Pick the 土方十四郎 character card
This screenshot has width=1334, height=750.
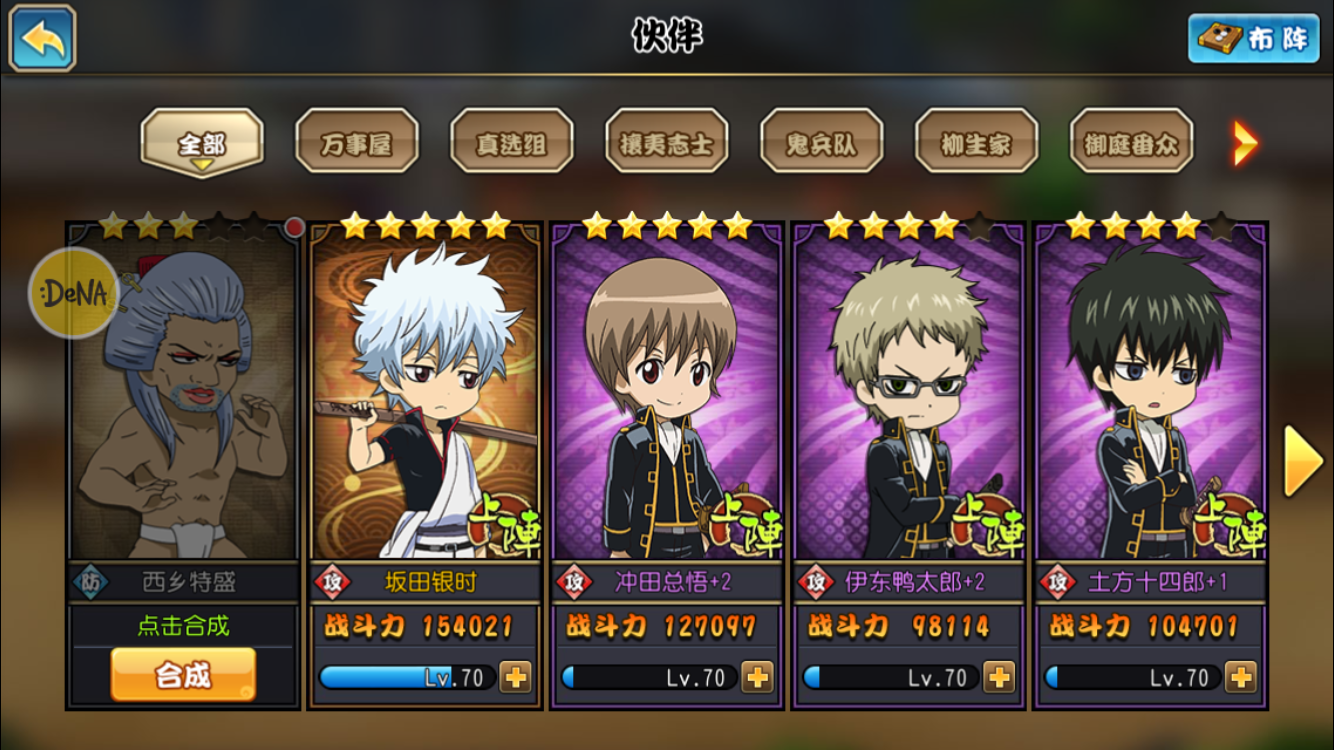click(x=1151, y=400)
